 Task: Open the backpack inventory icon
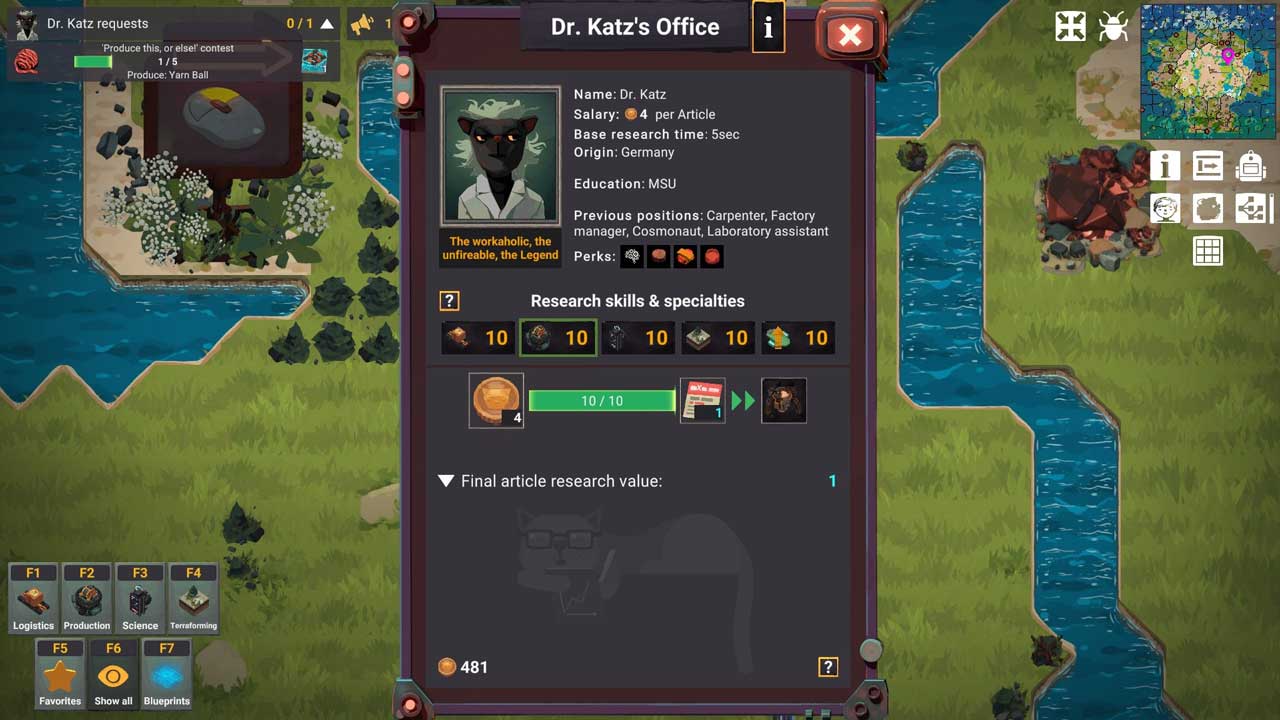[1250, 166]
